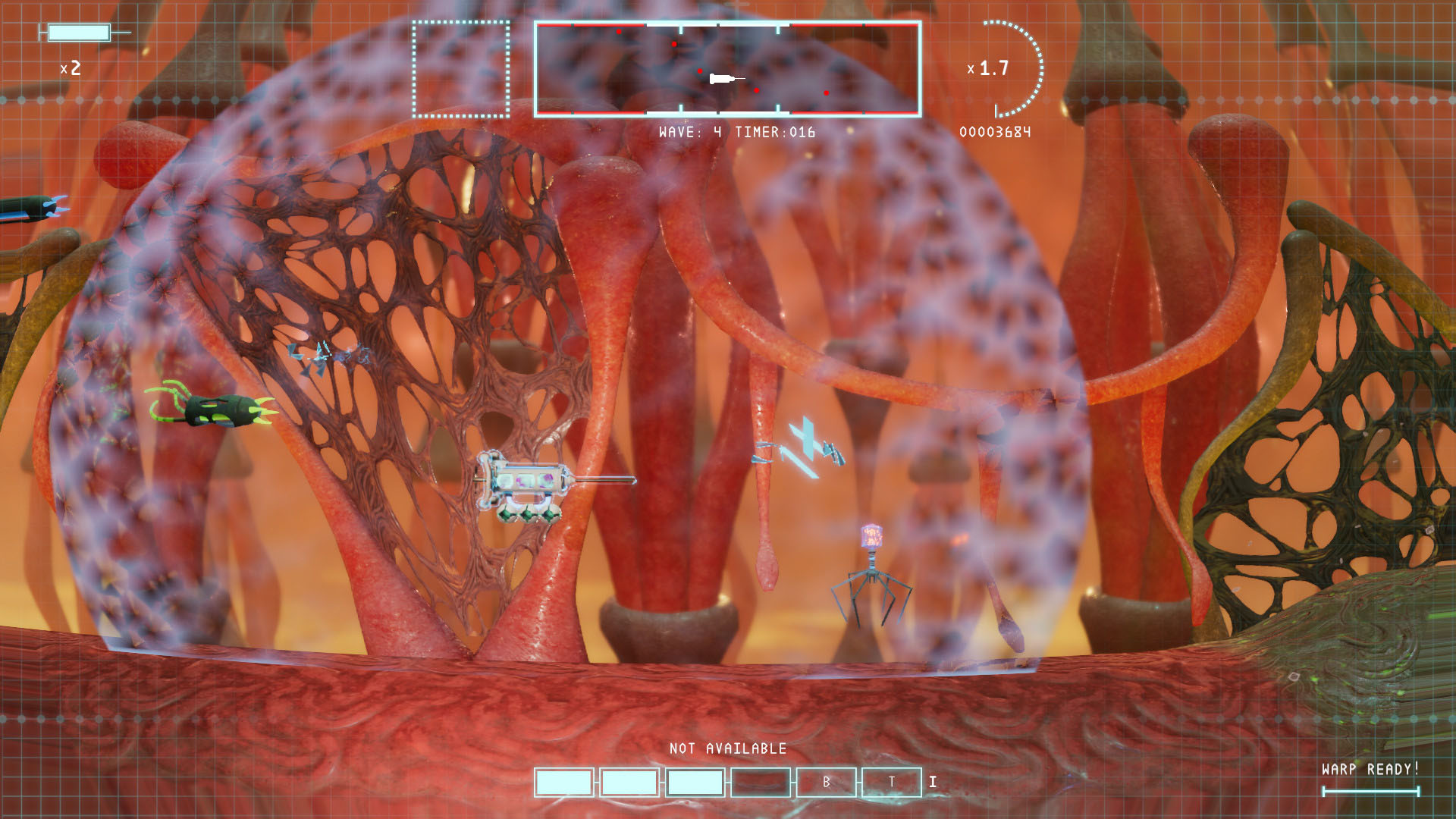Click the empty dotted-outline item box
This screenshot has width=1456, height=819.
461,69
